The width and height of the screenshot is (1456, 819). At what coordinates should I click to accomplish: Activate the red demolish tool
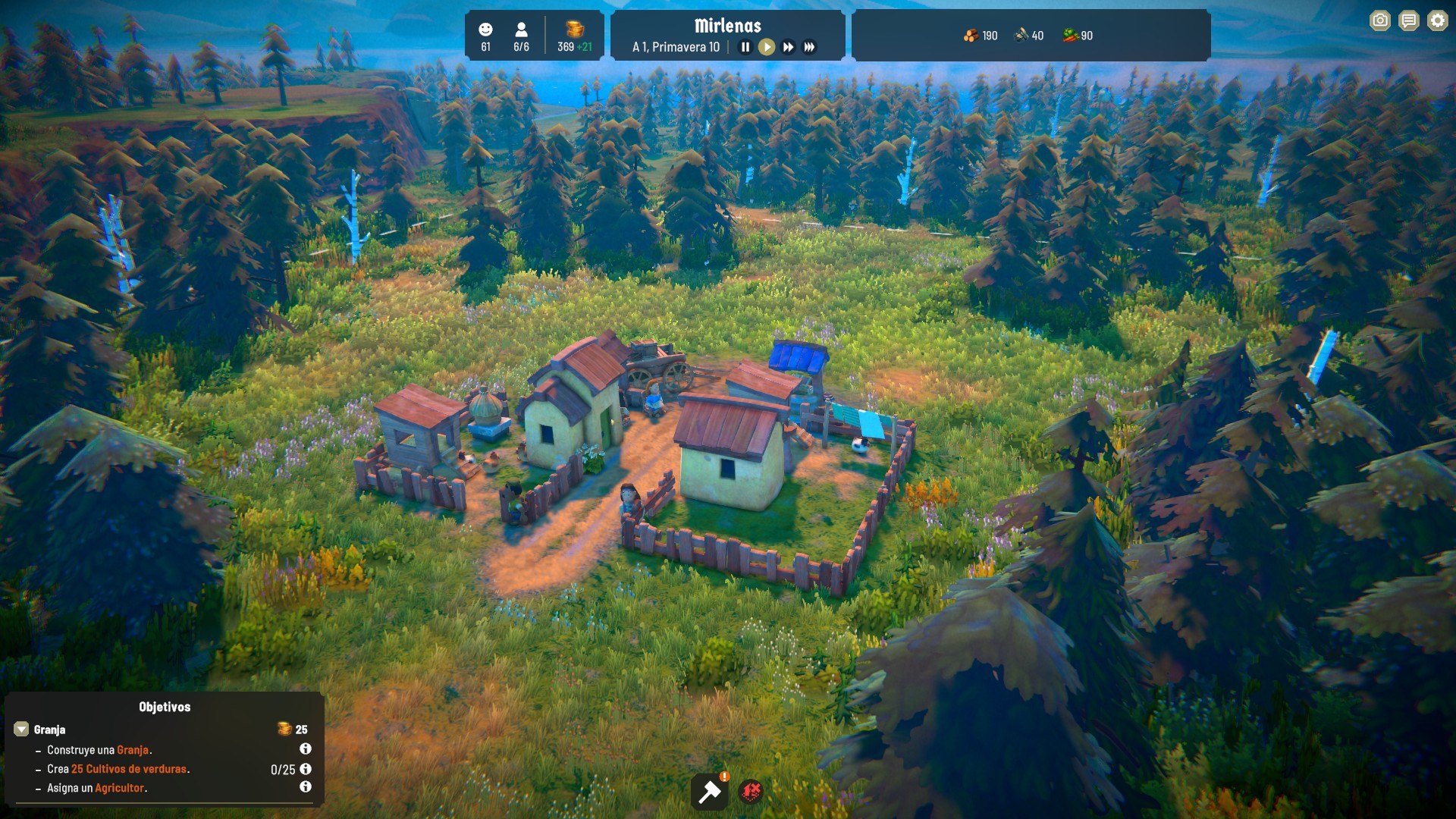pos(751,792)
